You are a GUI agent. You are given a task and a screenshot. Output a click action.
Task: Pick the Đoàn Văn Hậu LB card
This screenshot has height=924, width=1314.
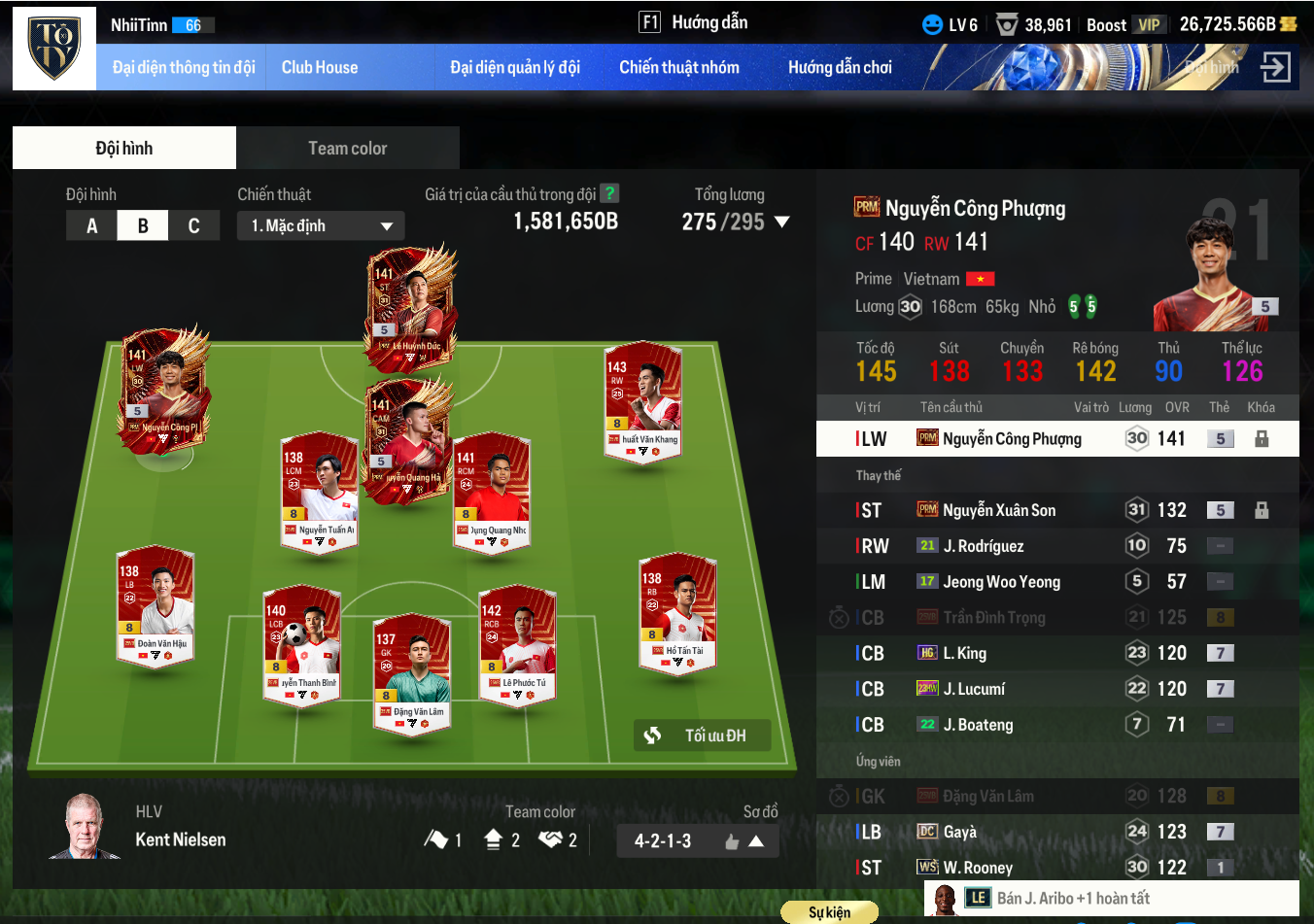pyautogui.click(x=156, y=607)
